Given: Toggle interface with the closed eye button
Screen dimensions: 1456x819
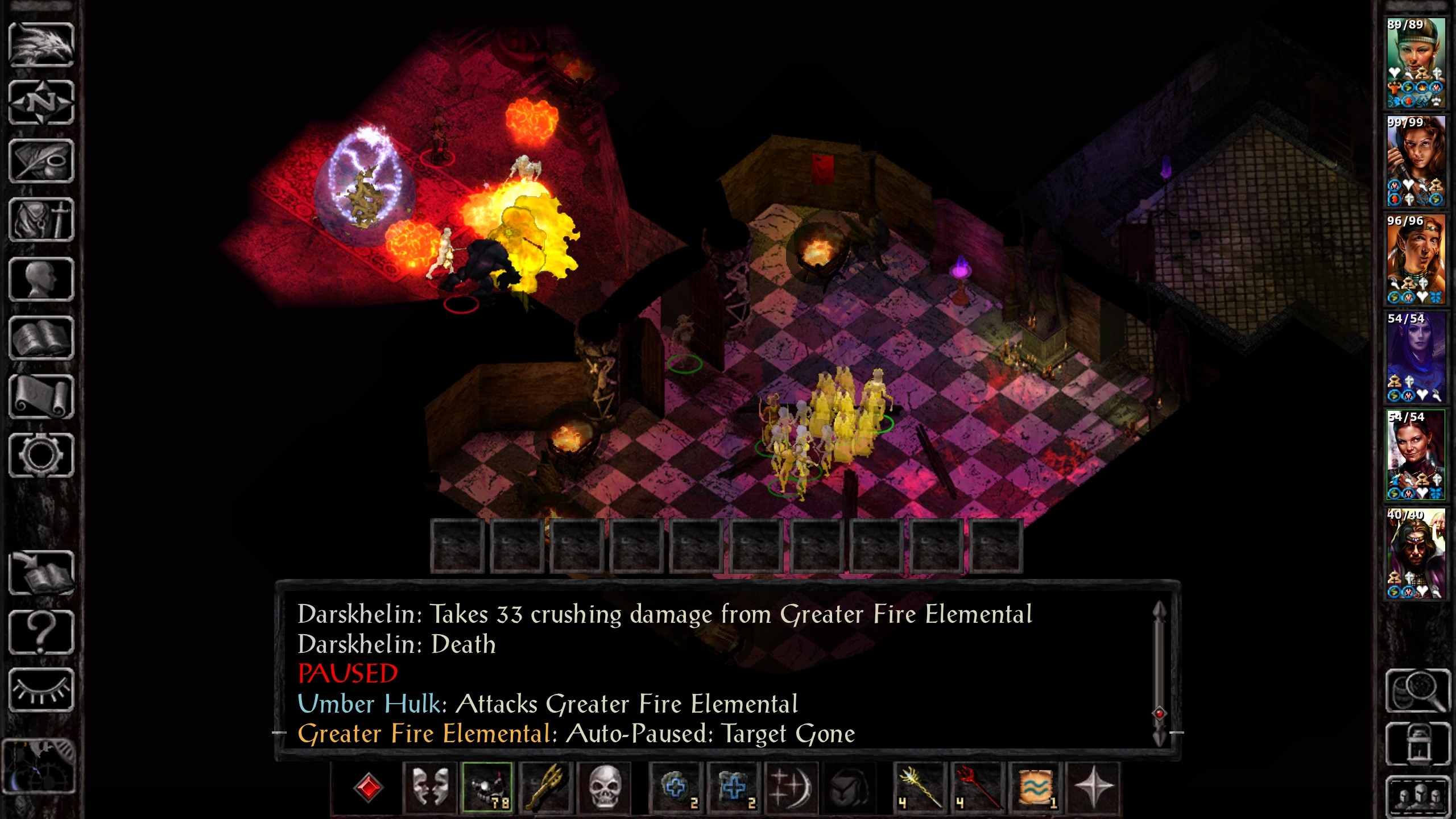Looking at the screenshot, I should click(x=41, y=690).
